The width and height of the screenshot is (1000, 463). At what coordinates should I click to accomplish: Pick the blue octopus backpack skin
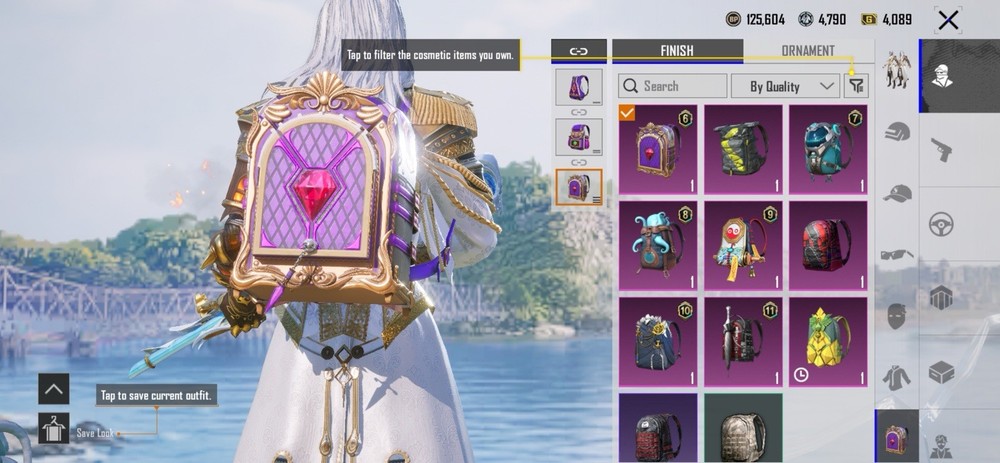pyautogui.click(x=658, y=244)
